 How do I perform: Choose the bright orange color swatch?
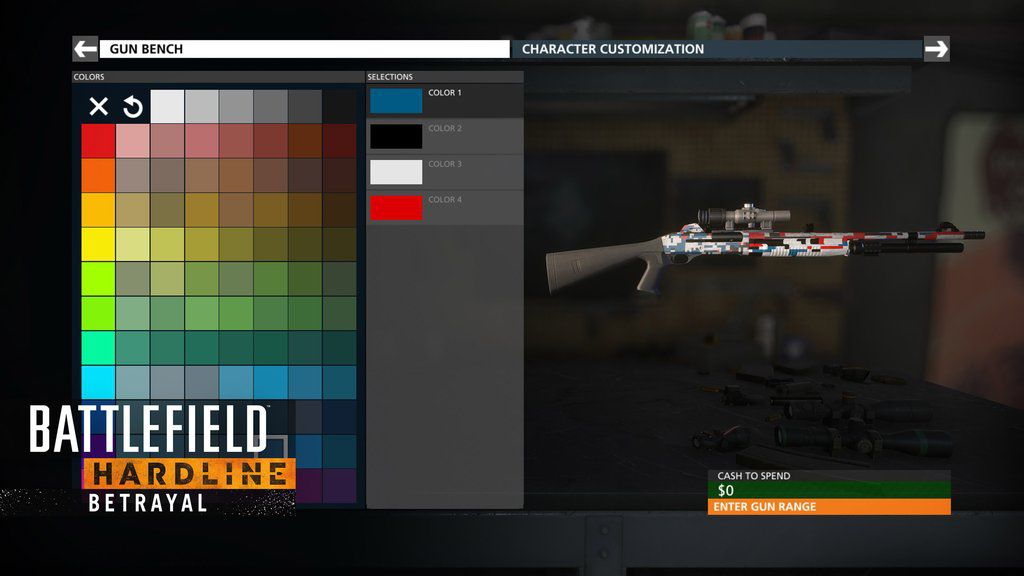[x=98, y=175]
